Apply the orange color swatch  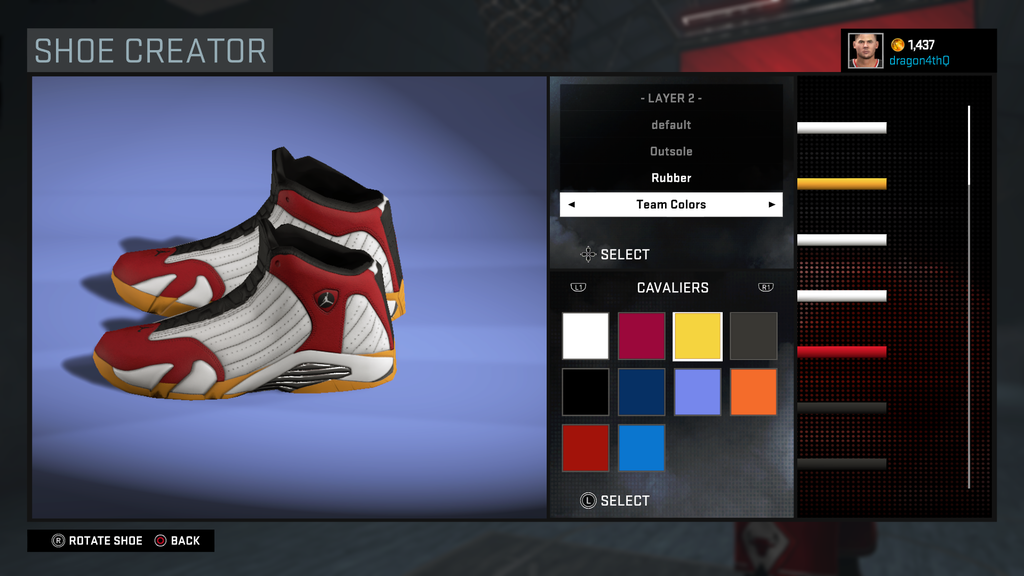click(x=754, y=392)
